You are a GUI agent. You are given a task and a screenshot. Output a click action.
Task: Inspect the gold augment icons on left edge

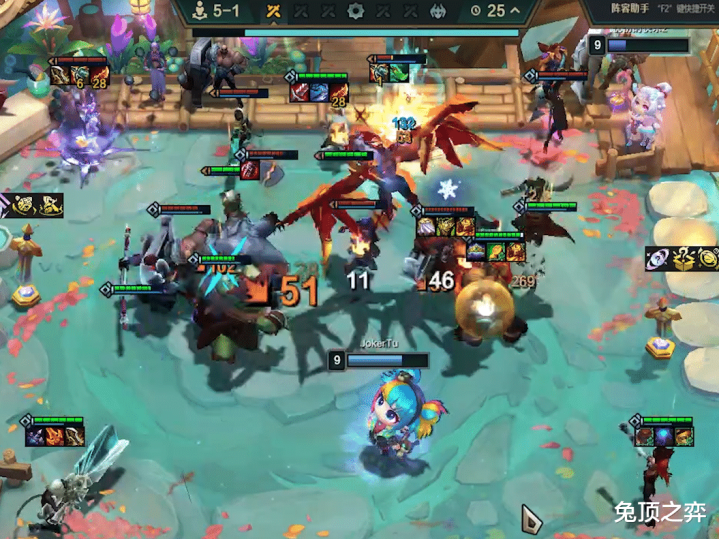[x=38, y=208]
